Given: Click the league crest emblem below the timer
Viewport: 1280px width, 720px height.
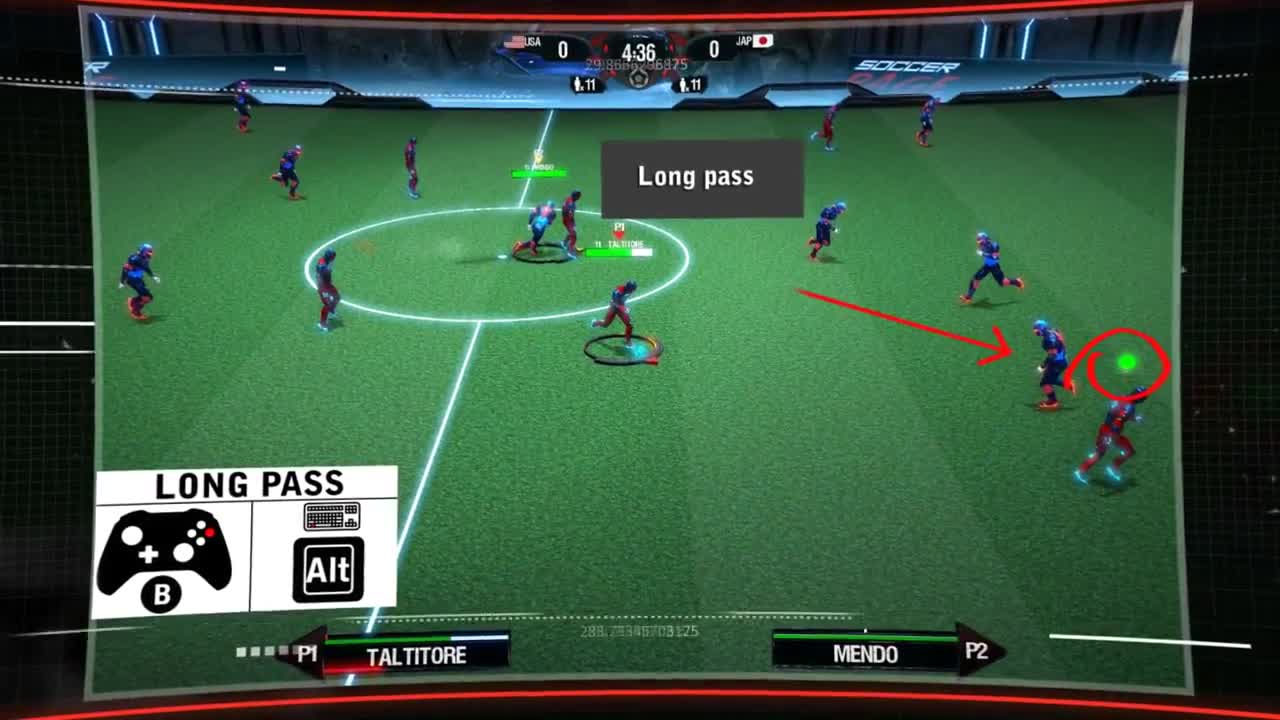Looking at the screenshot, I should tap(638, 80).
